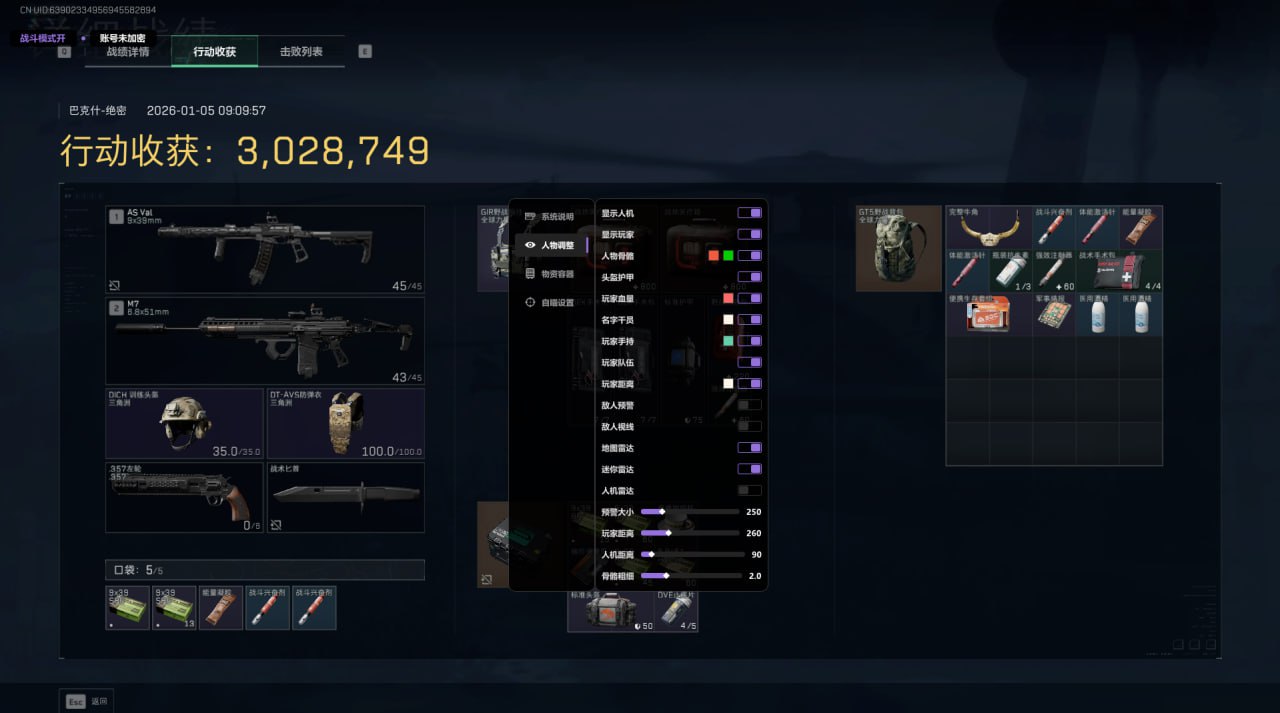Screen dimensions: 1280x713
Task: Select the 9x39 ammo box showing 13
Action: [x=174, y=608]
